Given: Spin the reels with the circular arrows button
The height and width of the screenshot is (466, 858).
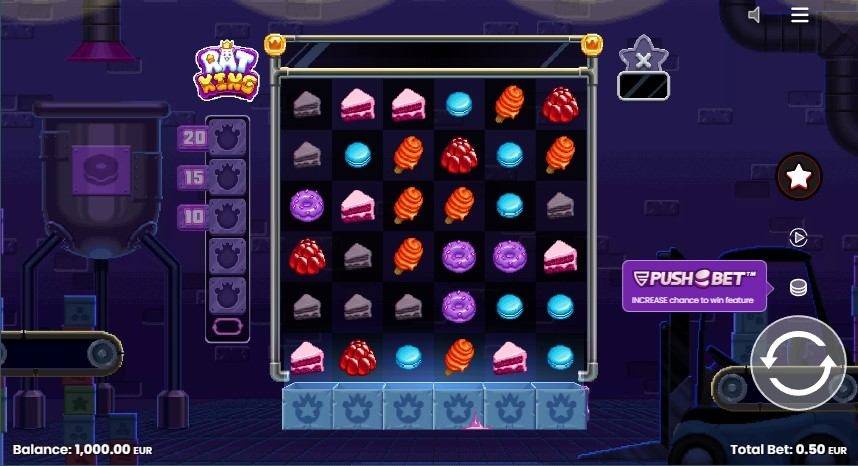Looking at the screenshot, I should pyautogui.click(x=797, y=363).
